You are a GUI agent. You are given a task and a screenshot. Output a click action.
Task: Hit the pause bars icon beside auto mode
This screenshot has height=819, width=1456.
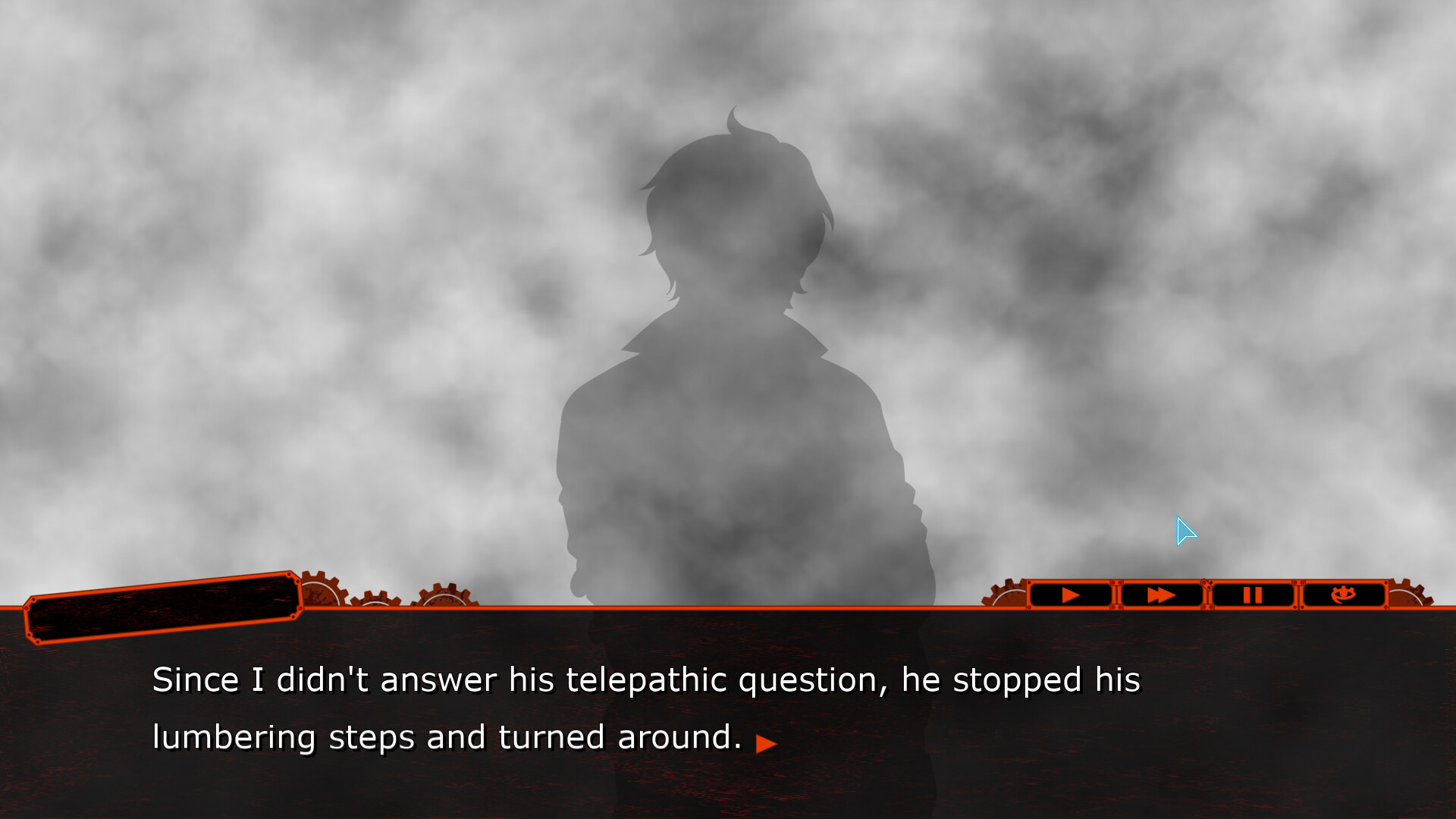1253,595
